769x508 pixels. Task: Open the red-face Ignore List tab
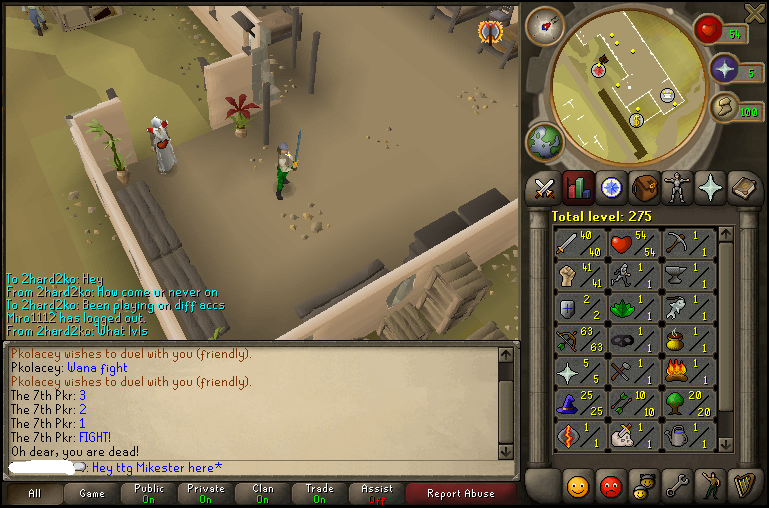click(611, 486)
